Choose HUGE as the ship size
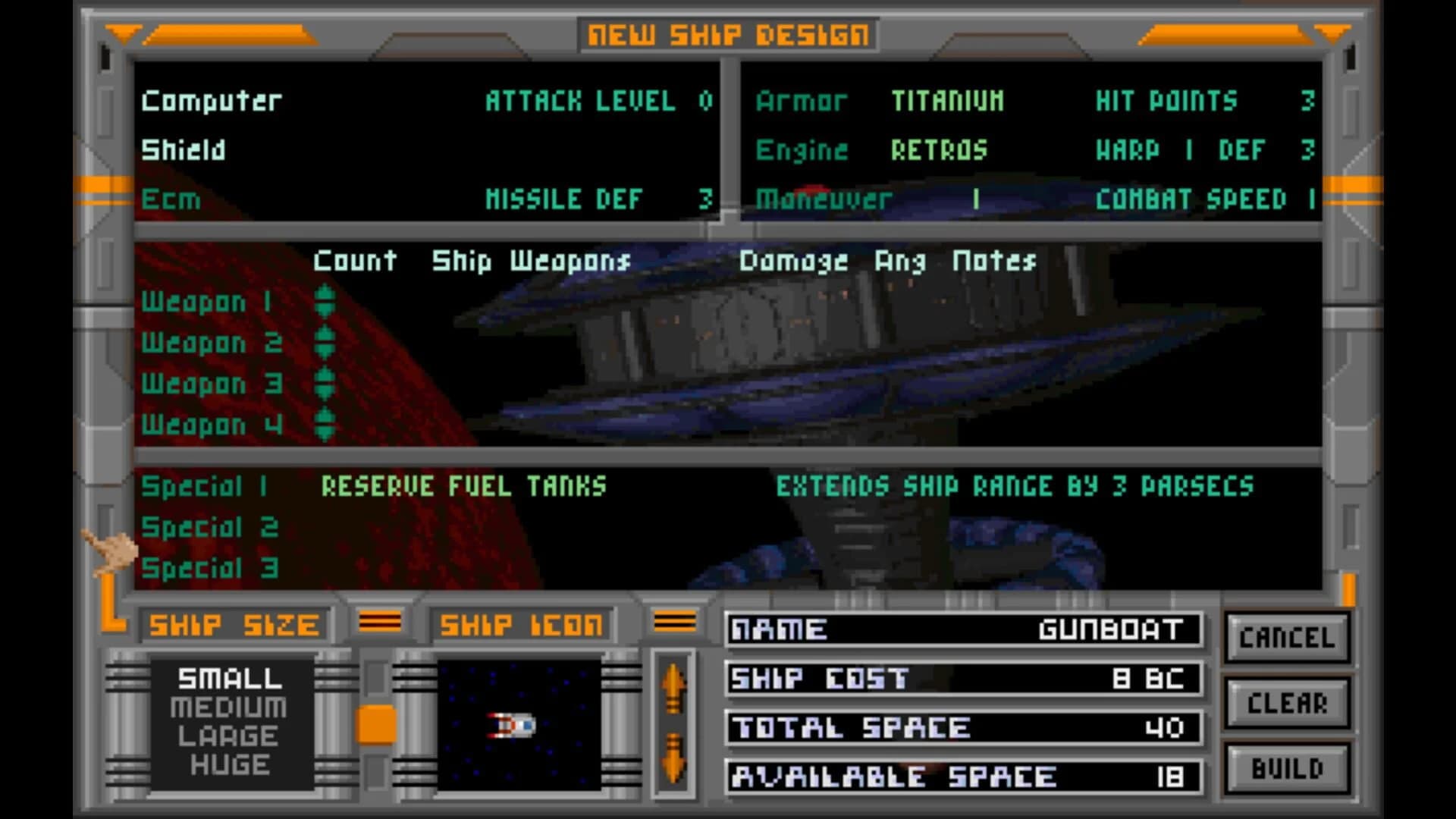 tap(229, 764)
